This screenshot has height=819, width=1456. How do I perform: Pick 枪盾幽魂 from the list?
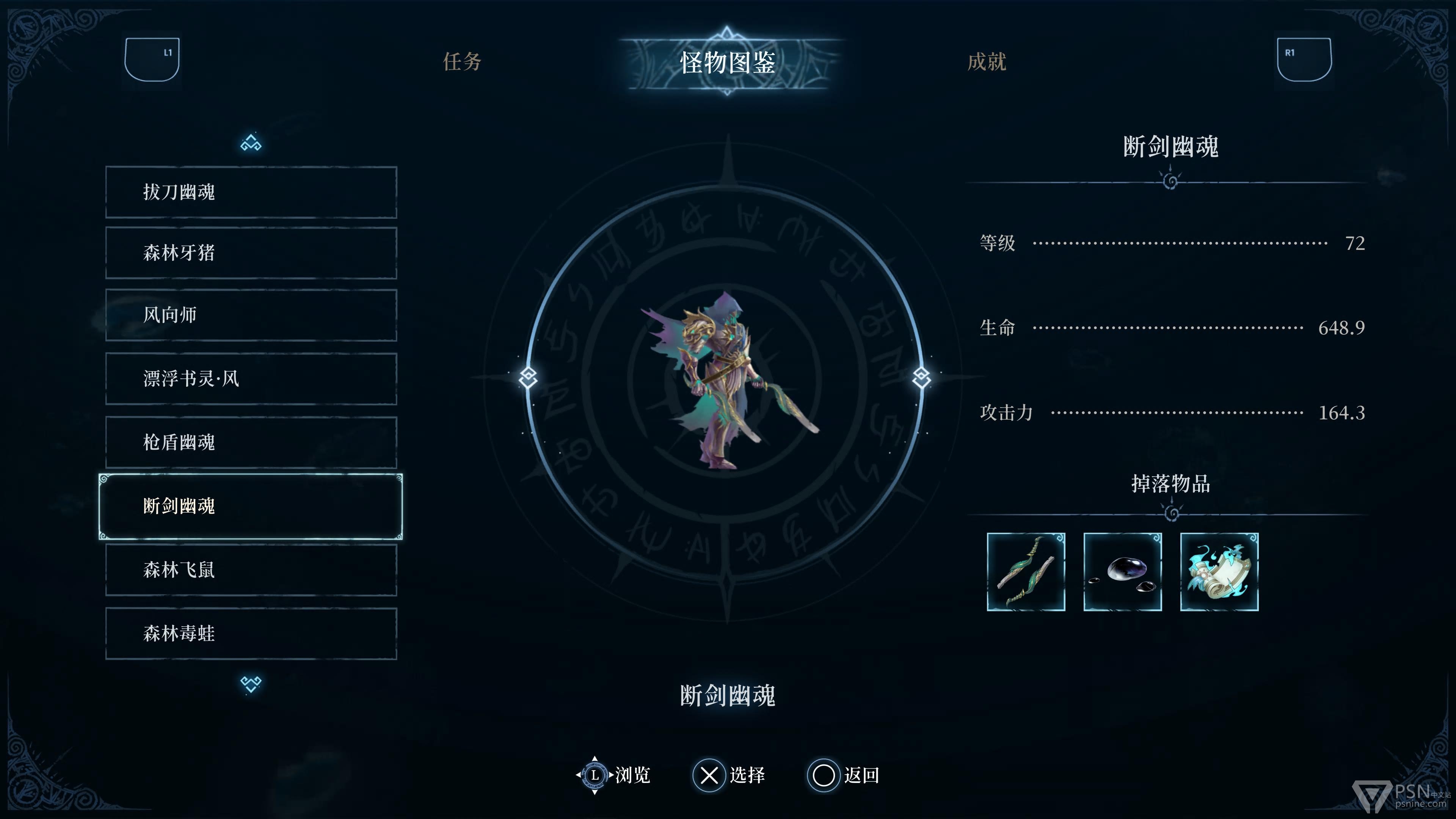[x=251, y=442]
